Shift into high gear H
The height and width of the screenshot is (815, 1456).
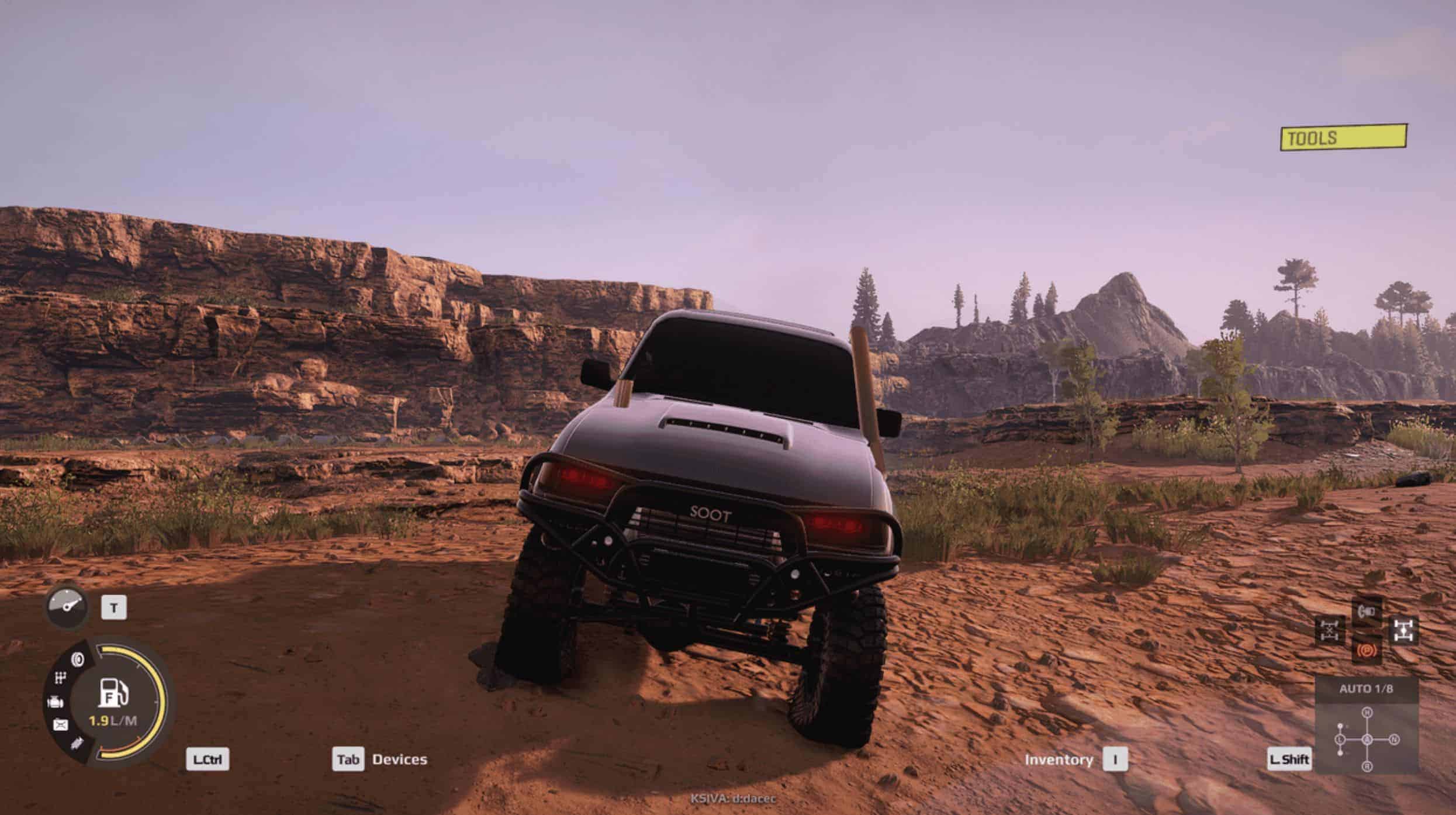tap(1367, 712)
